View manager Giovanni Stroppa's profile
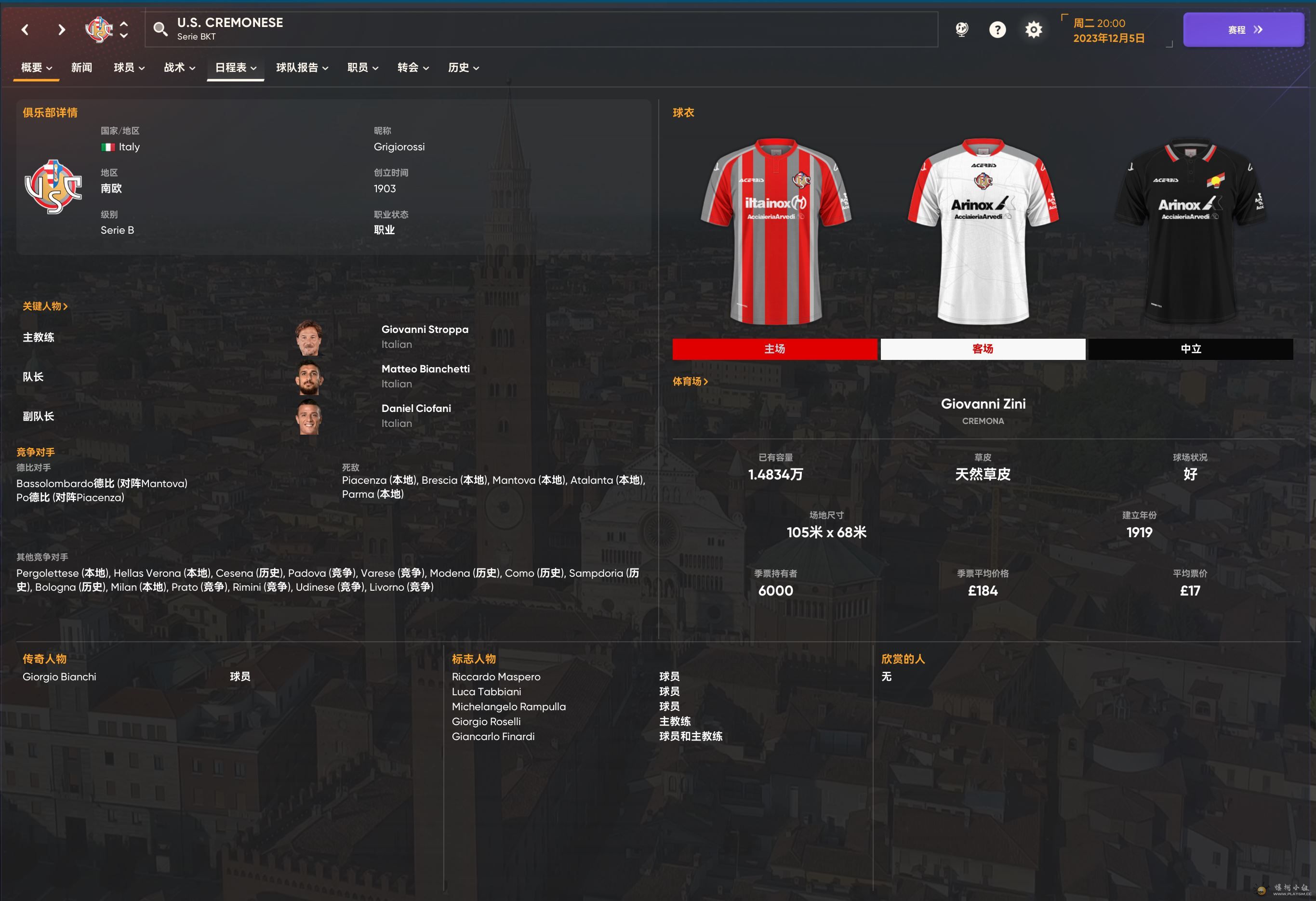 click(x=425, y=330)
